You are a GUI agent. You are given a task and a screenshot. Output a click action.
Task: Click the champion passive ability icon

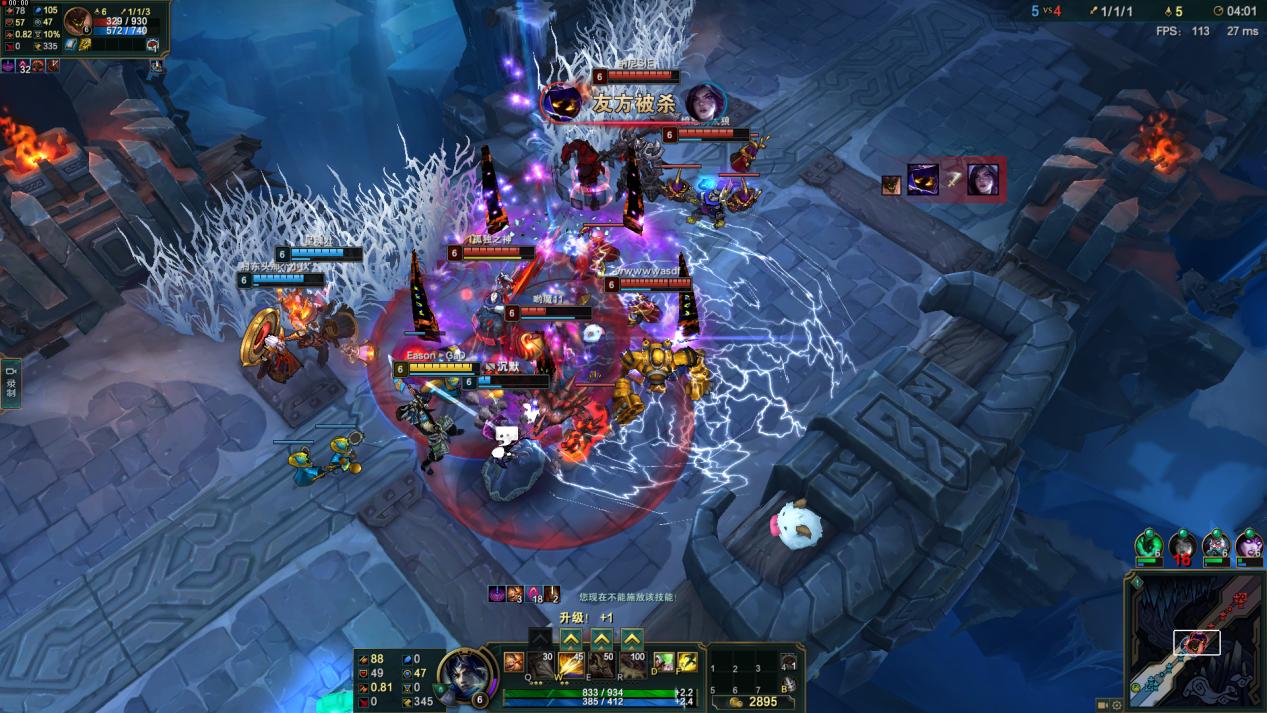click(513, 662)
